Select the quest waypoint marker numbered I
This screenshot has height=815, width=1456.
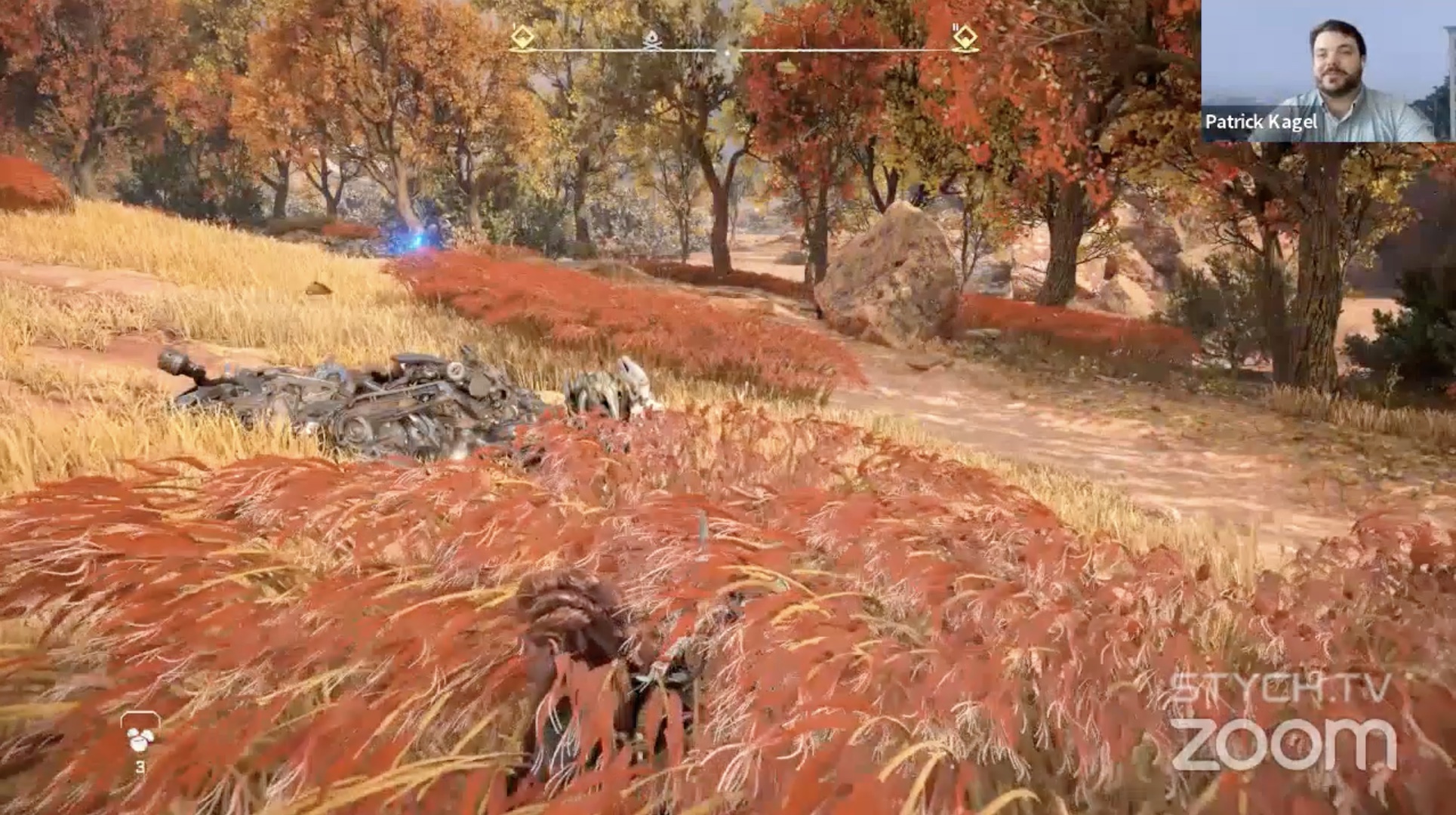pos(522,37)
